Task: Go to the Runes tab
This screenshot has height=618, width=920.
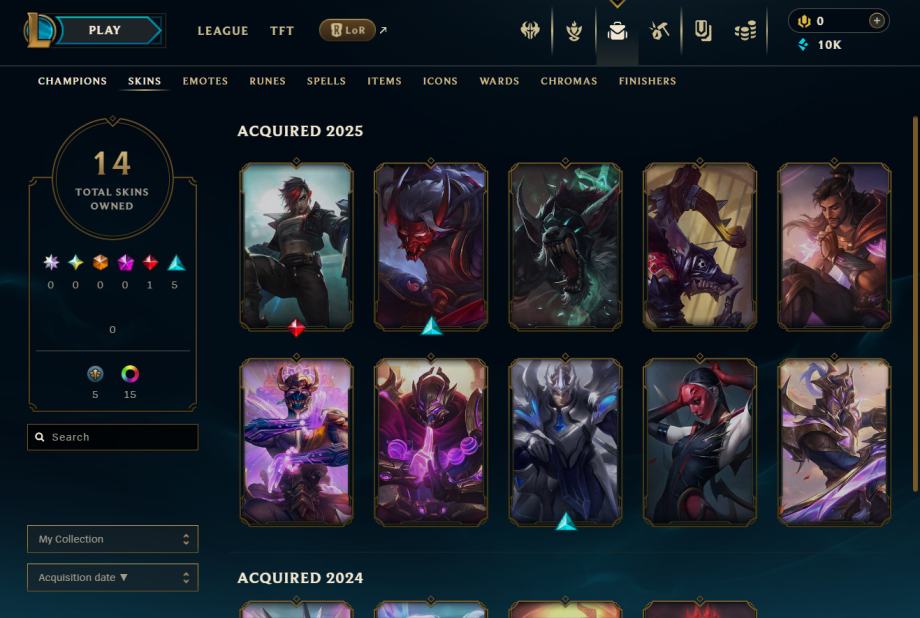Action: [267, 81]
